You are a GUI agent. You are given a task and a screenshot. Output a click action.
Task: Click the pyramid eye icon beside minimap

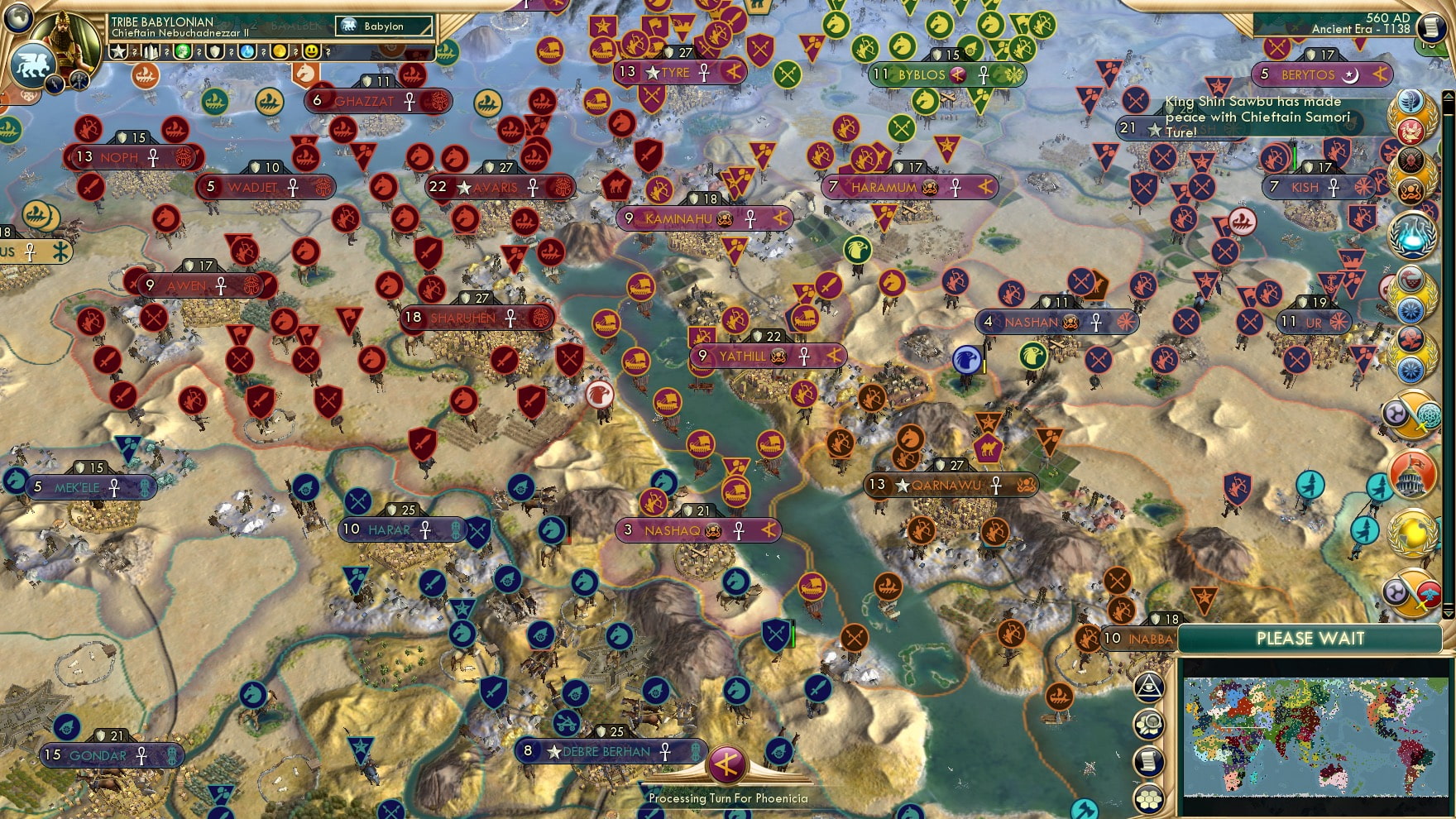tap(1149, 686)
